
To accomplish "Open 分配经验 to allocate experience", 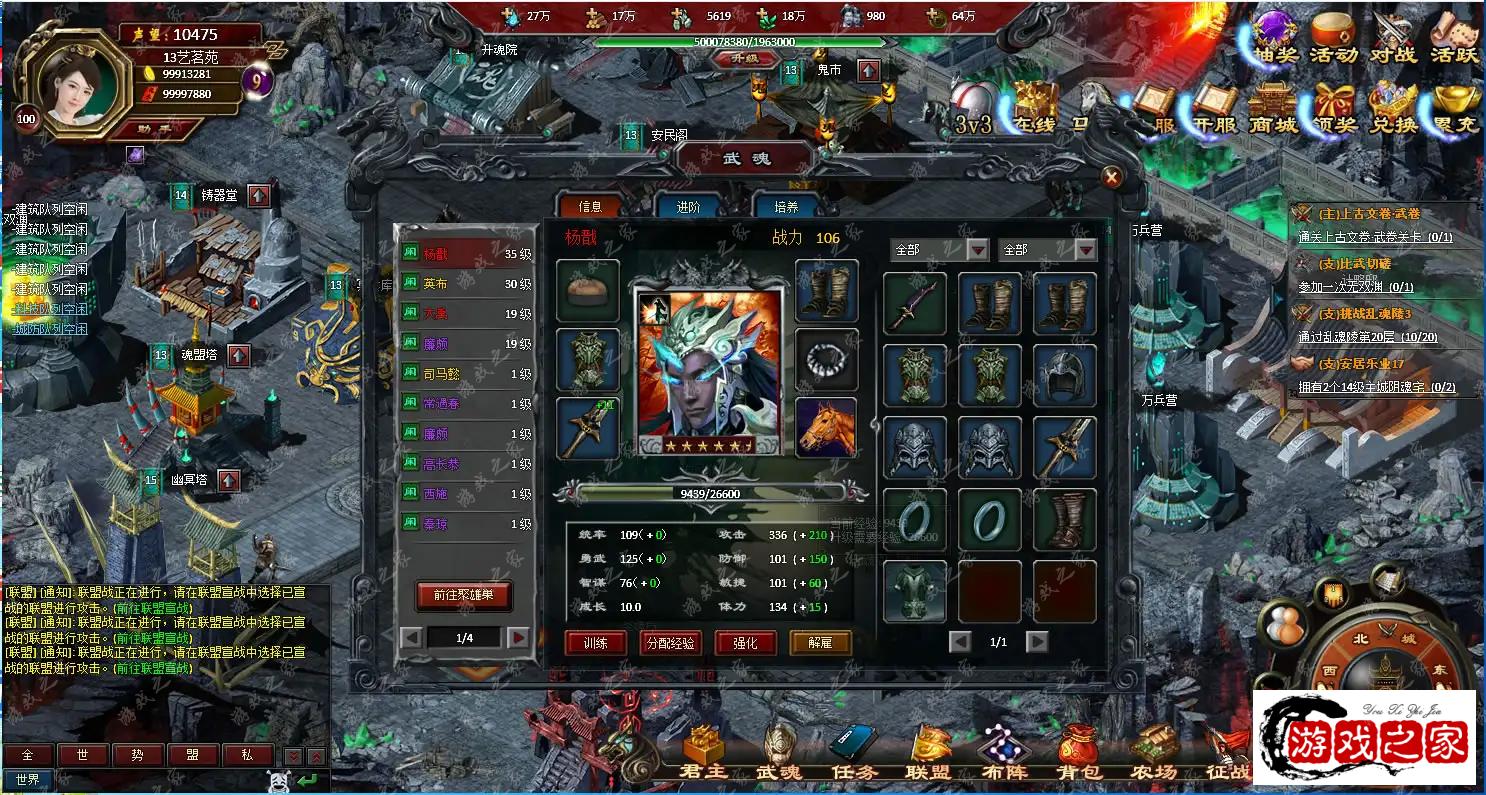I will [x=670, y=643].
